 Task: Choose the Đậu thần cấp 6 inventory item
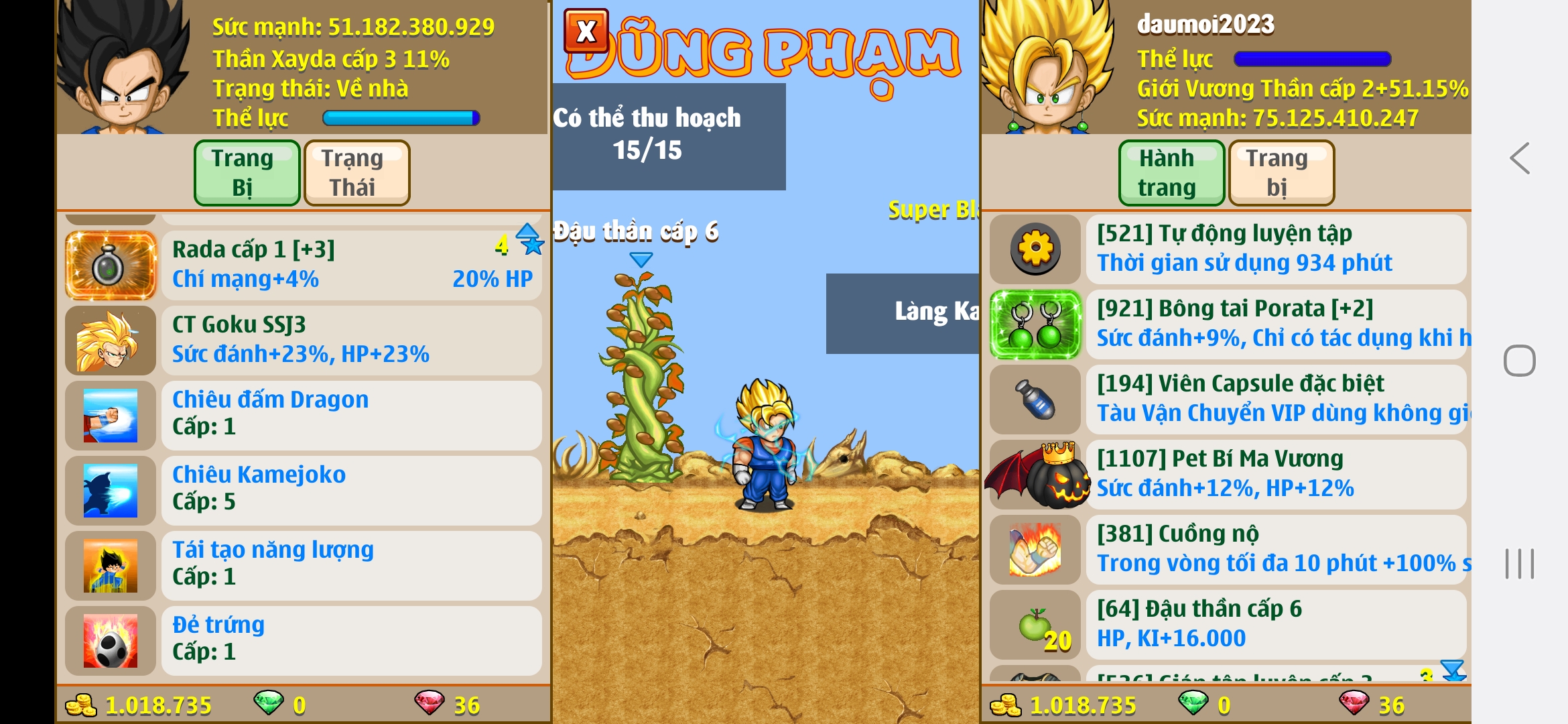coord(1275,624)
